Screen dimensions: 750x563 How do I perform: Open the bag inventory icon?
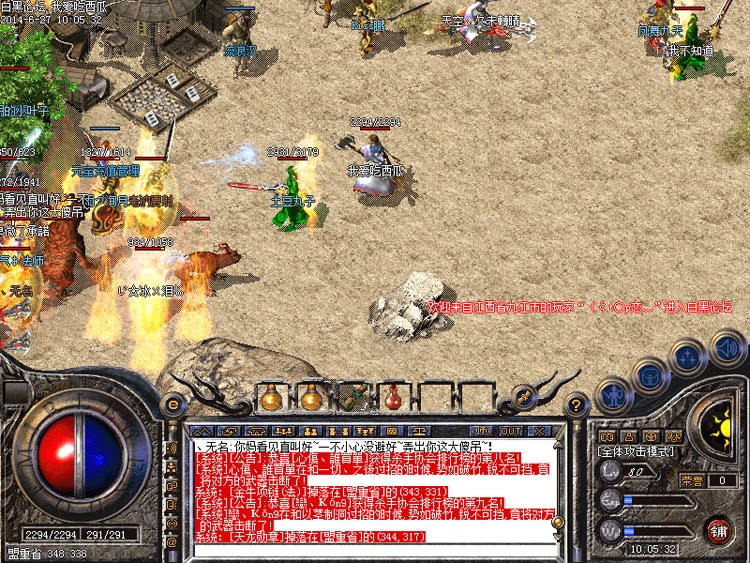pos(650,377)
